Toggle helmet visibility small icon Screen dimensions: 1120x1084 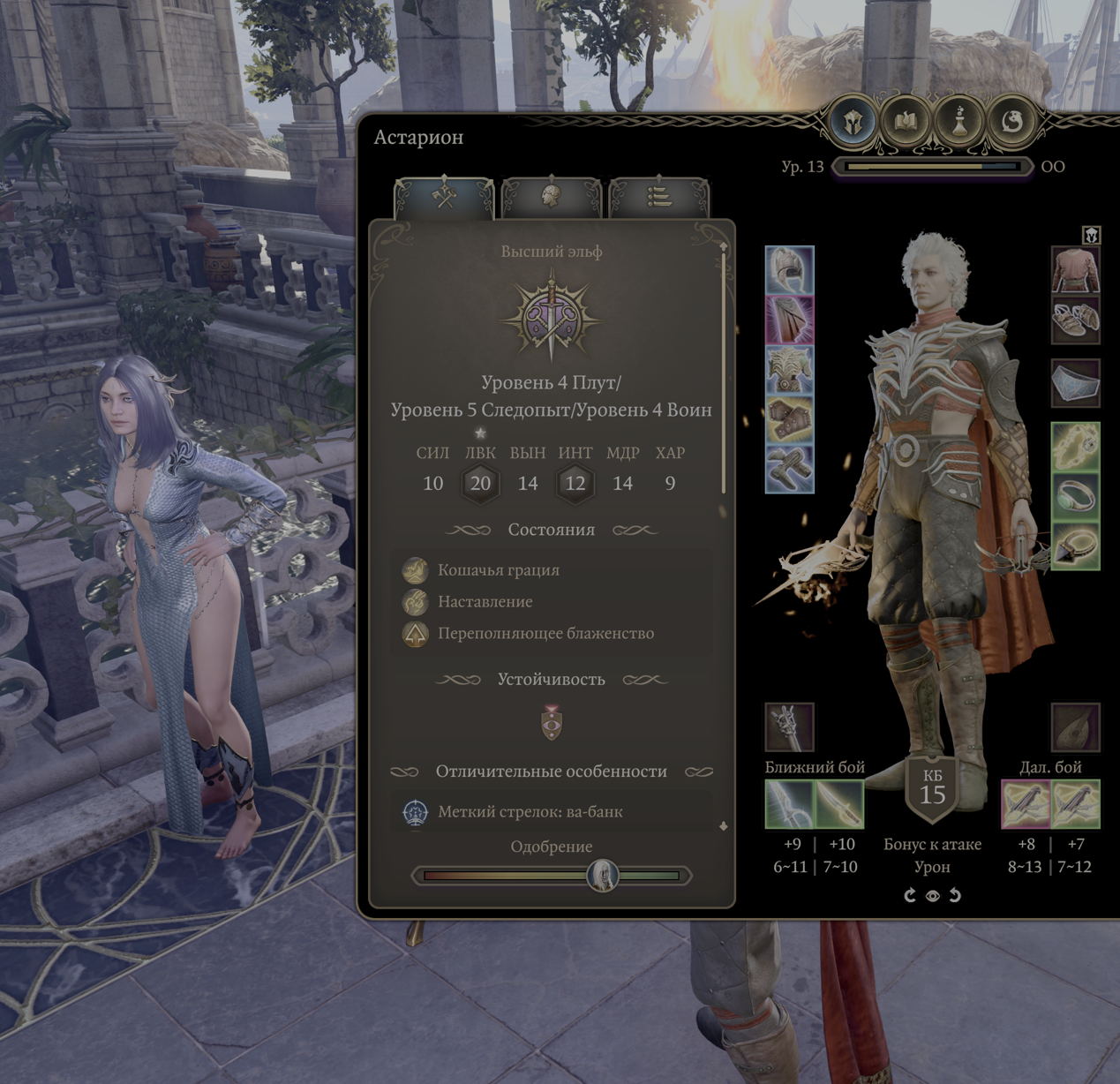tap(1092, 235)
